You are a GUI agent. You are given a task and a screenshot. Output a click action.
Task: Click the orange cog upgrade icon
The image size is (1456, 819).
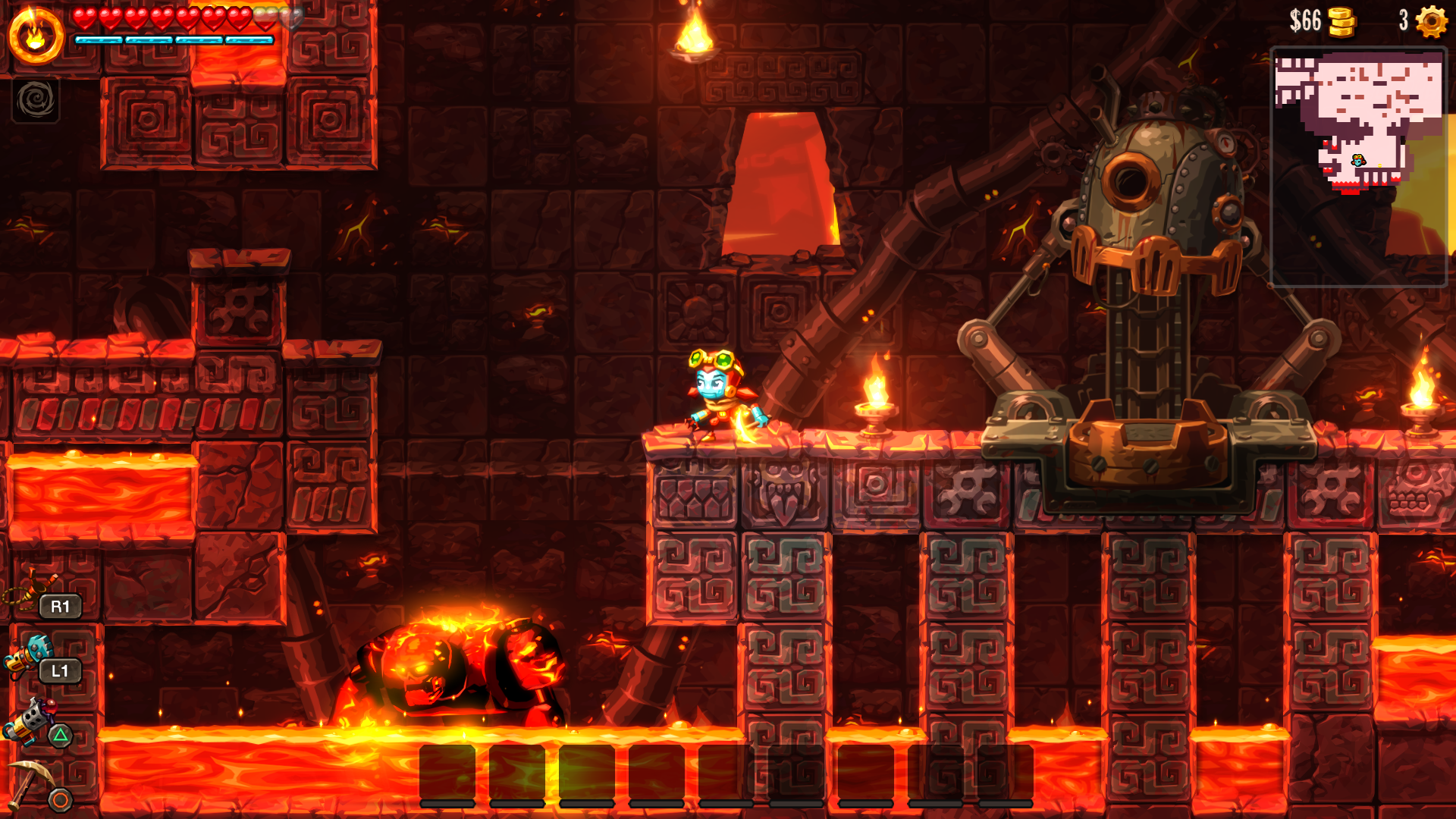[1431, 21]
